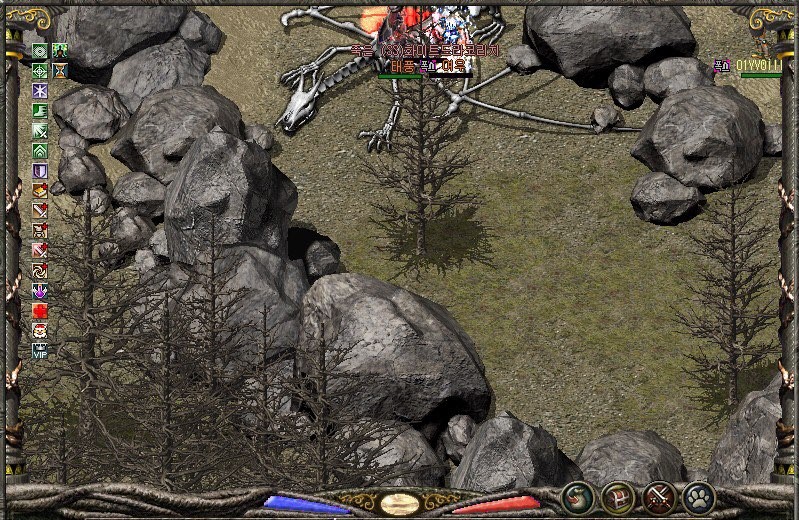The height and width of the screenshot is (520, 799).
Task: Activate the spiral swirl icon
Action: (x=40, y=270)
